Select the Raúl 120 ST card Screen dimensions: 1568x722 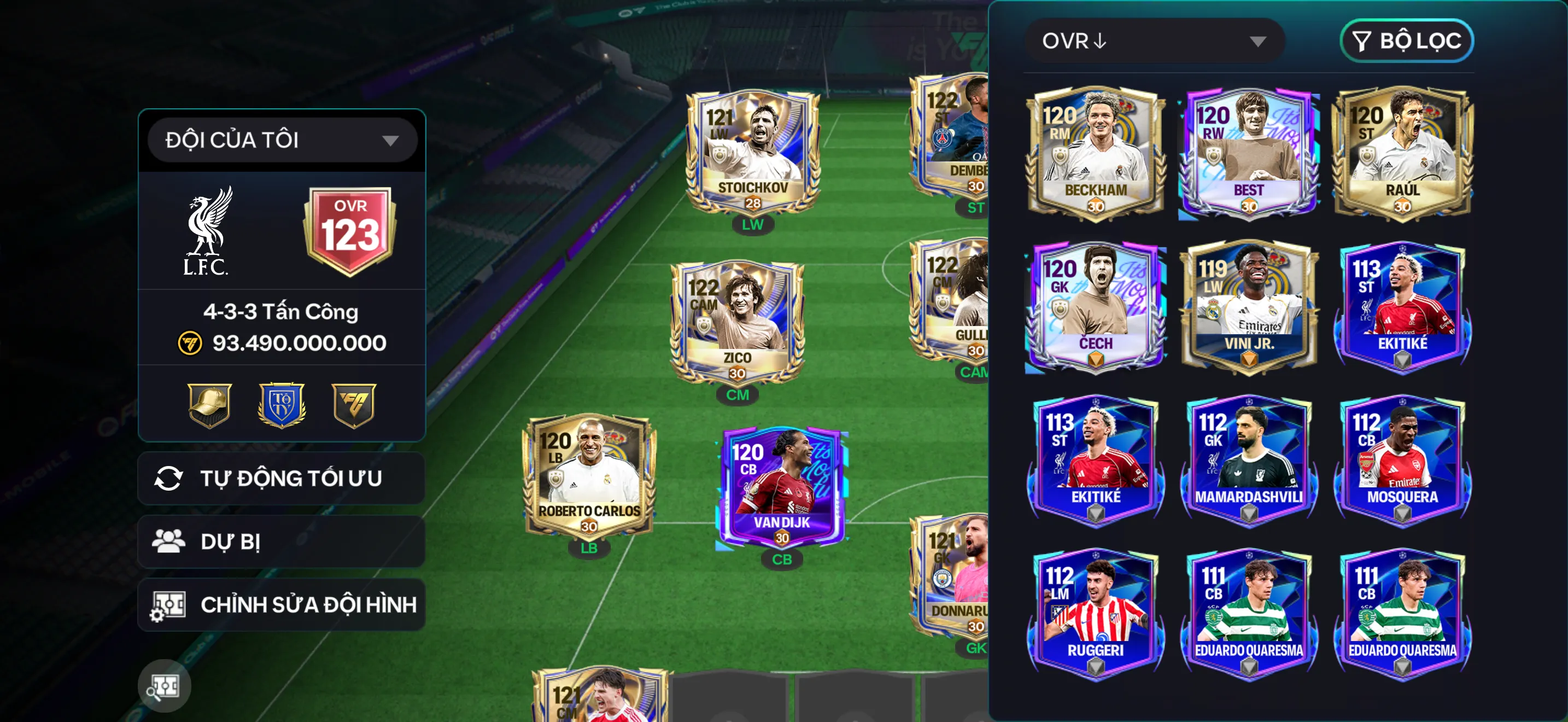coord(1402,153)
